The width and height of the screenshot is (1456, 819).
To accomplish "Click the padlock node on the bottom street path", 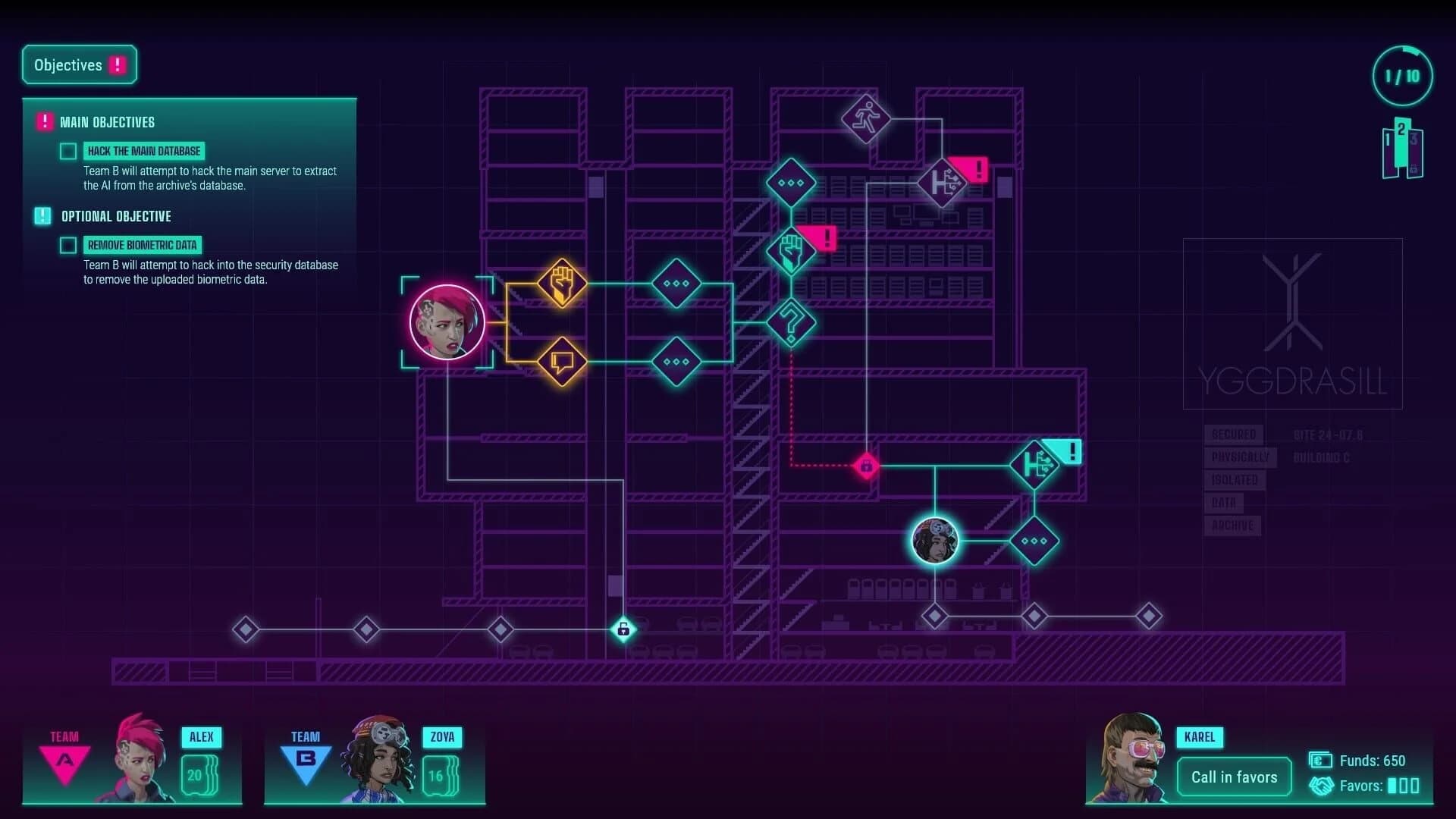I will coord(622,629).
